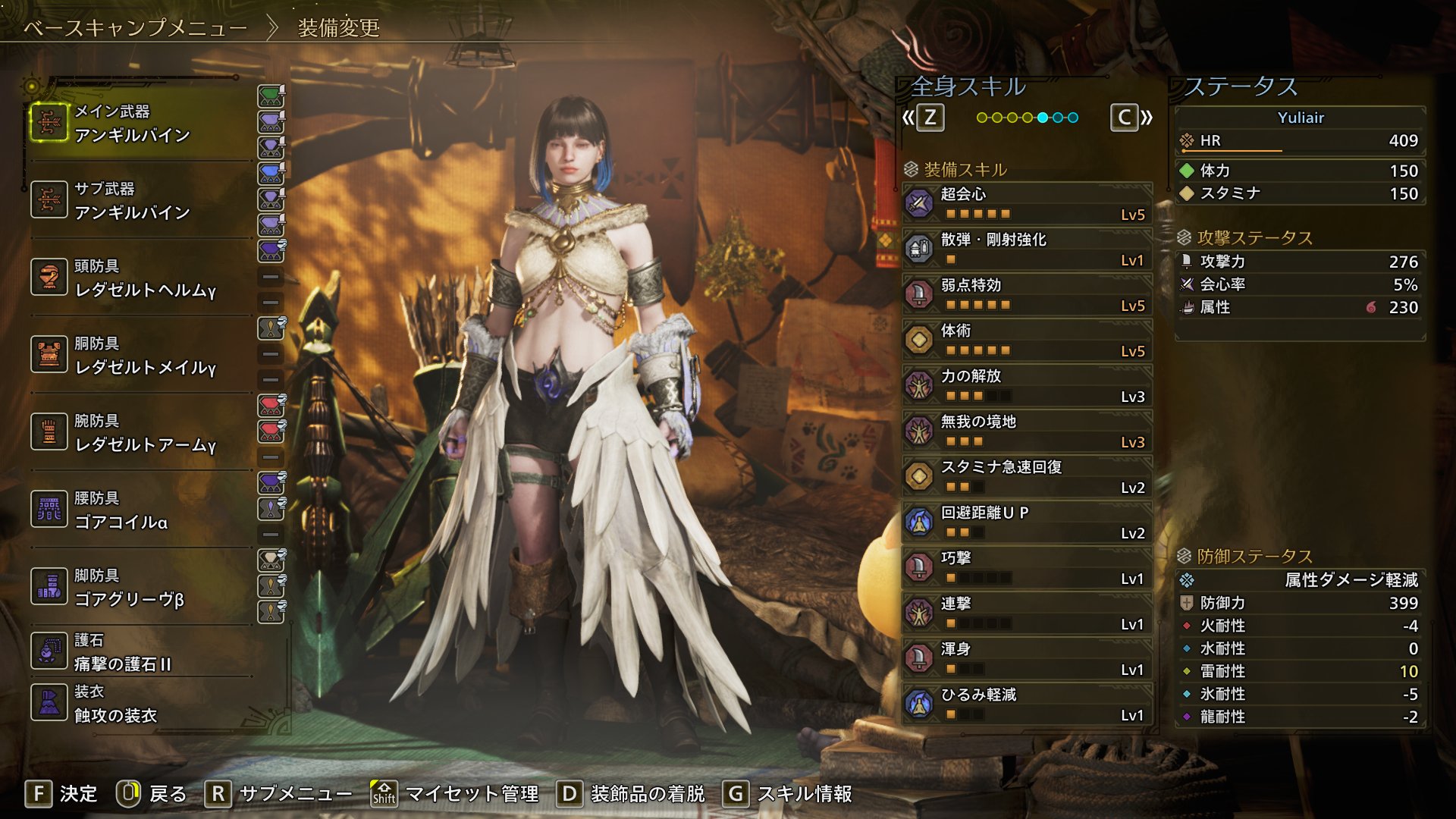This screenshot has width=1456, height=819.
Task: Pick the waist armor ゴアコイルα slot
Action: coord(140,510)
